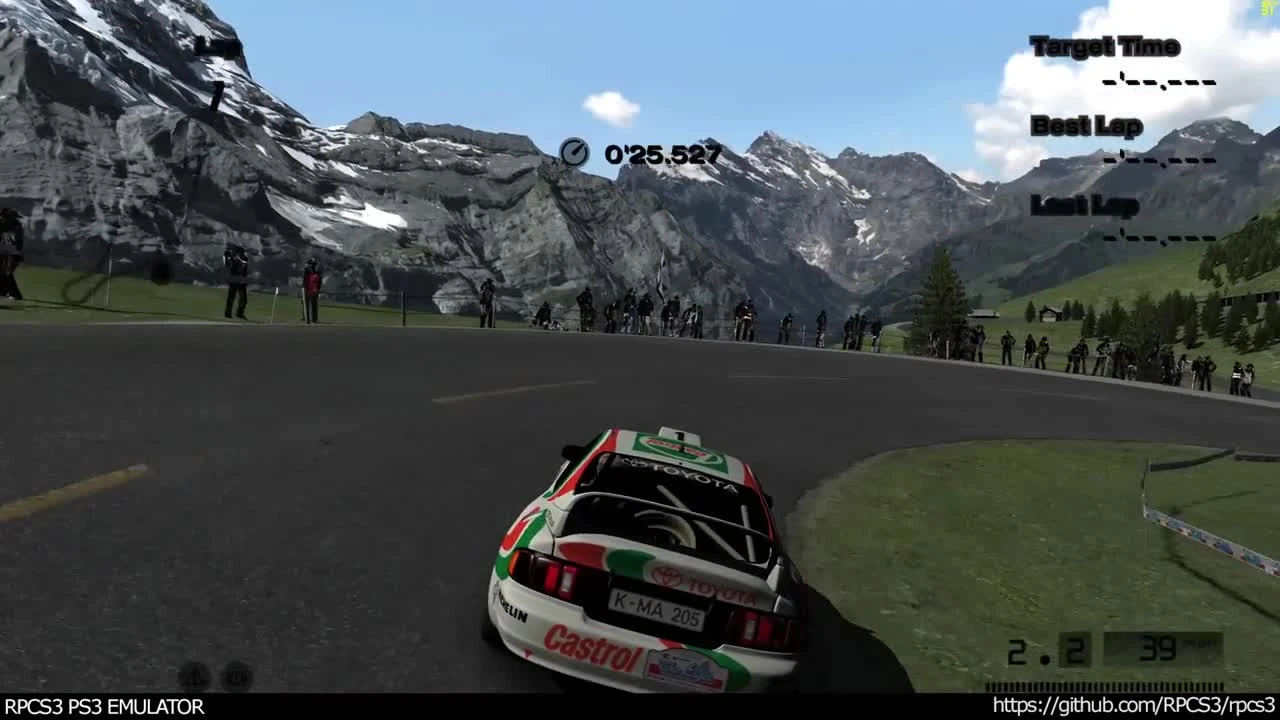Toggle the Best Lap readout

1086,126
